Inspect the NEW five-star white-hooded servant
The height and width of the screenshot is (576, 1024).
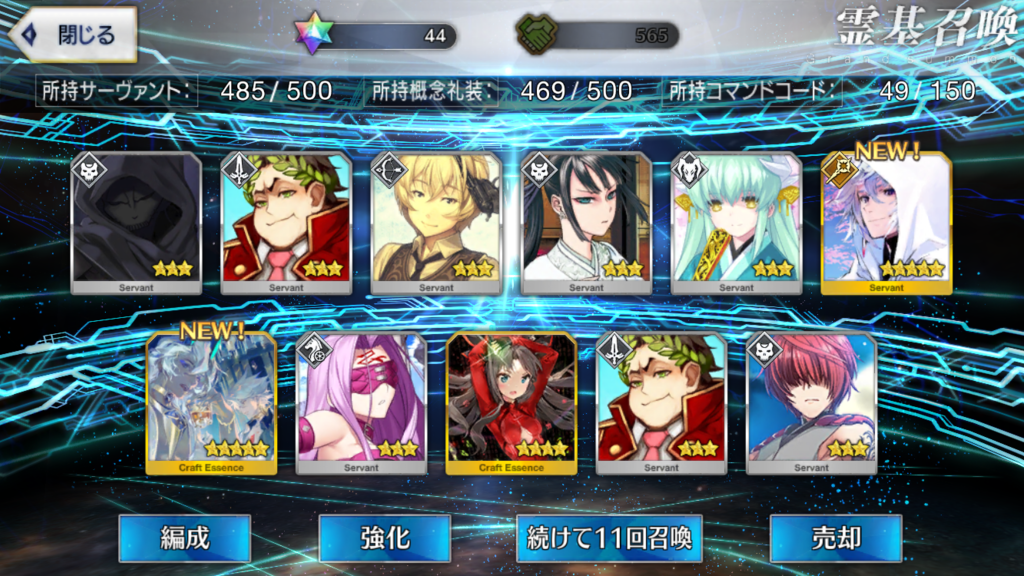click(886, 223)
